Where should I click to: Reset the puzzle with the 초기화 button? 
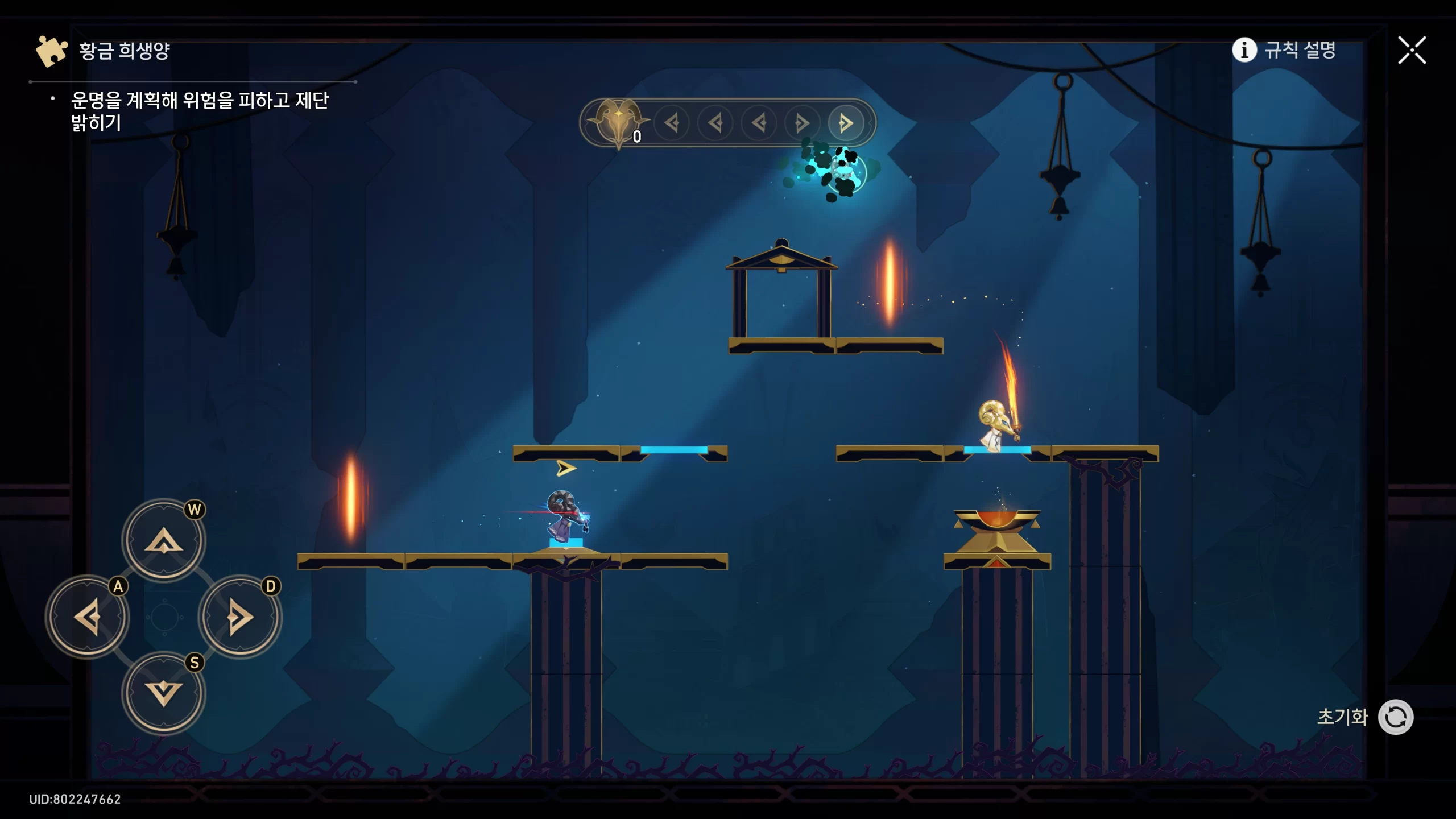(x=1395, y=717)
